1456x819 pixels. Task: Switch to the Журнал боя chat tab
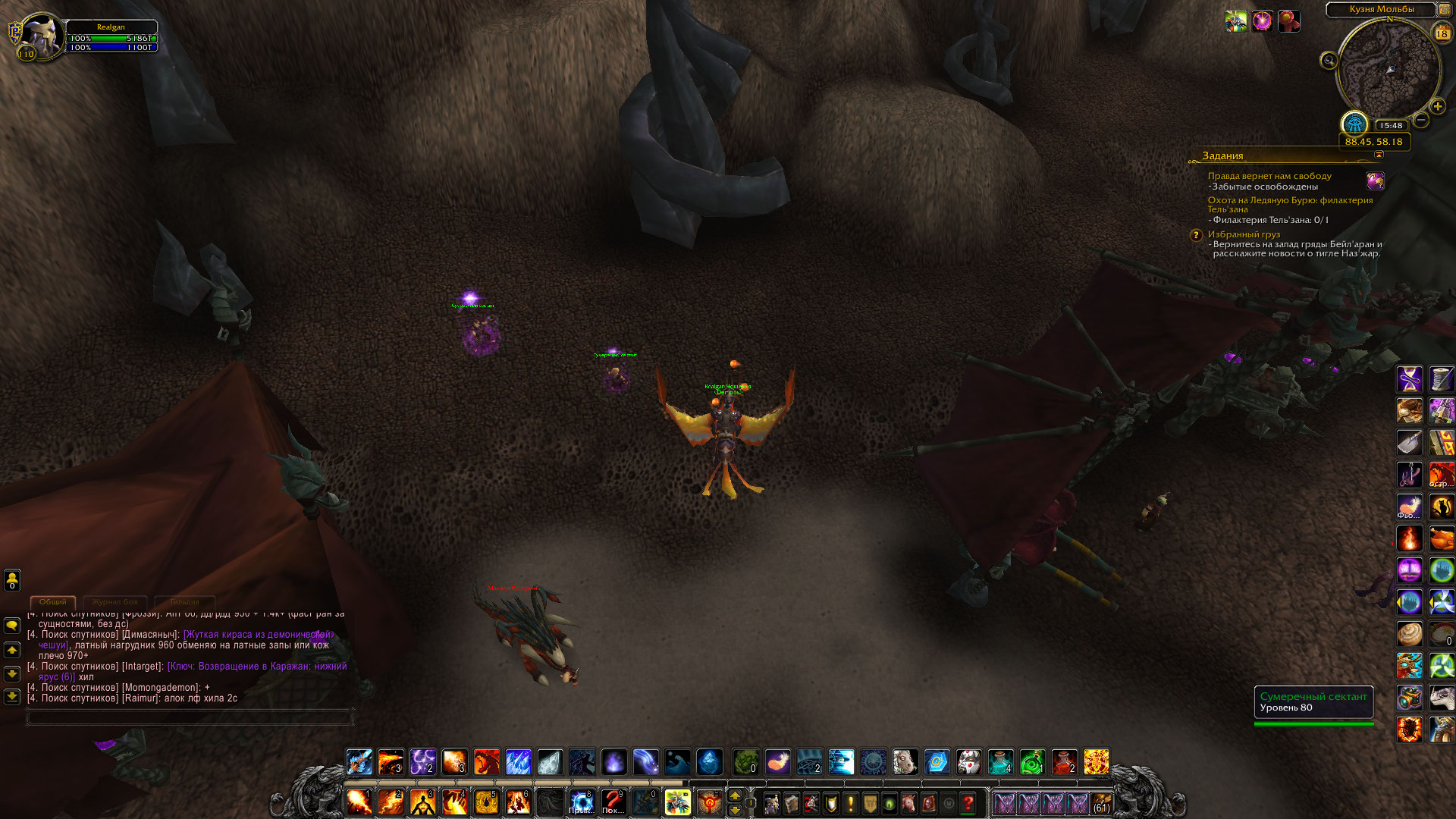[115, 602]
